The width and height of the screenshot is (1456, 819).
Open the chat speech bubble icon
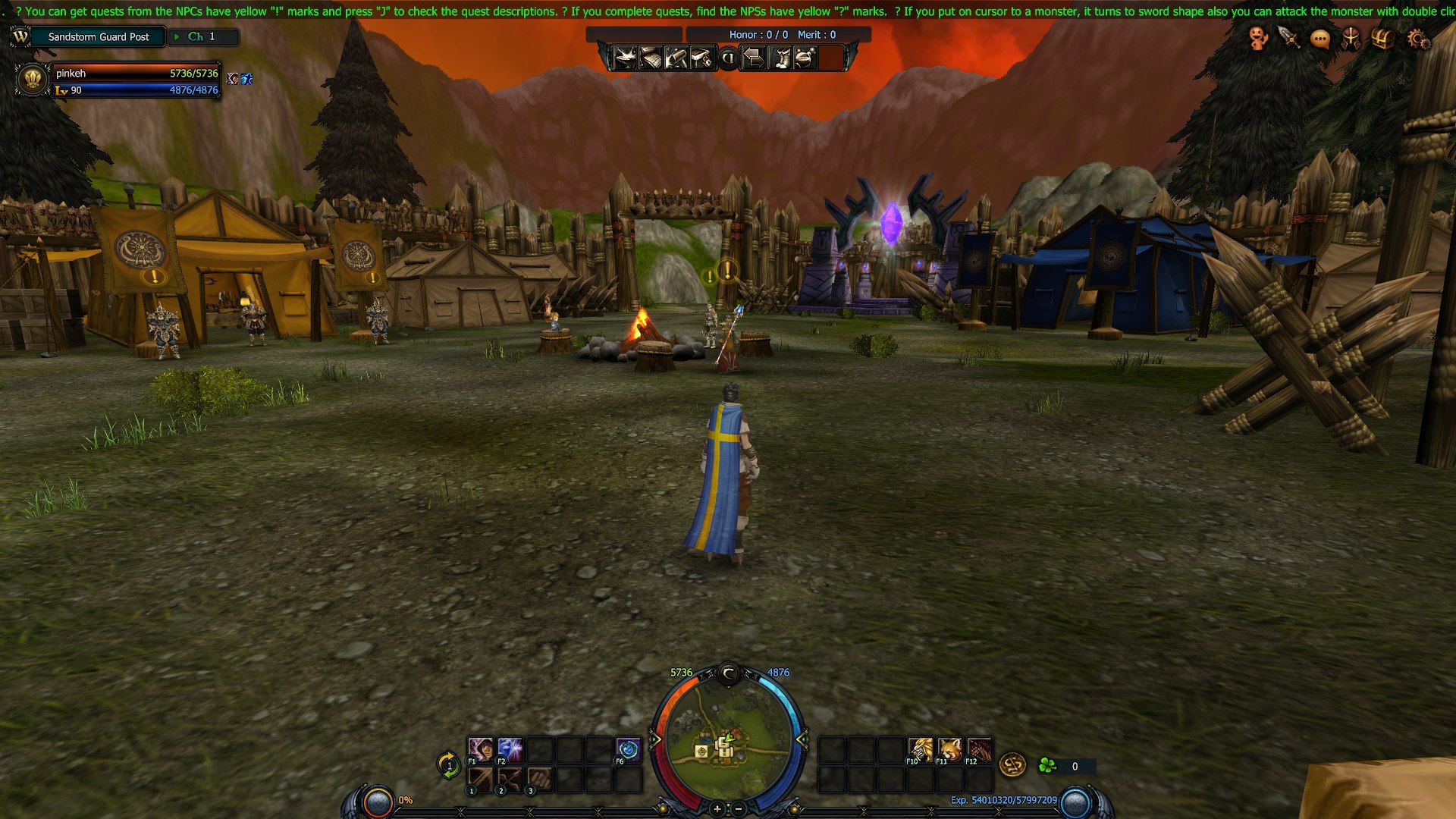tap(1320, 39)
